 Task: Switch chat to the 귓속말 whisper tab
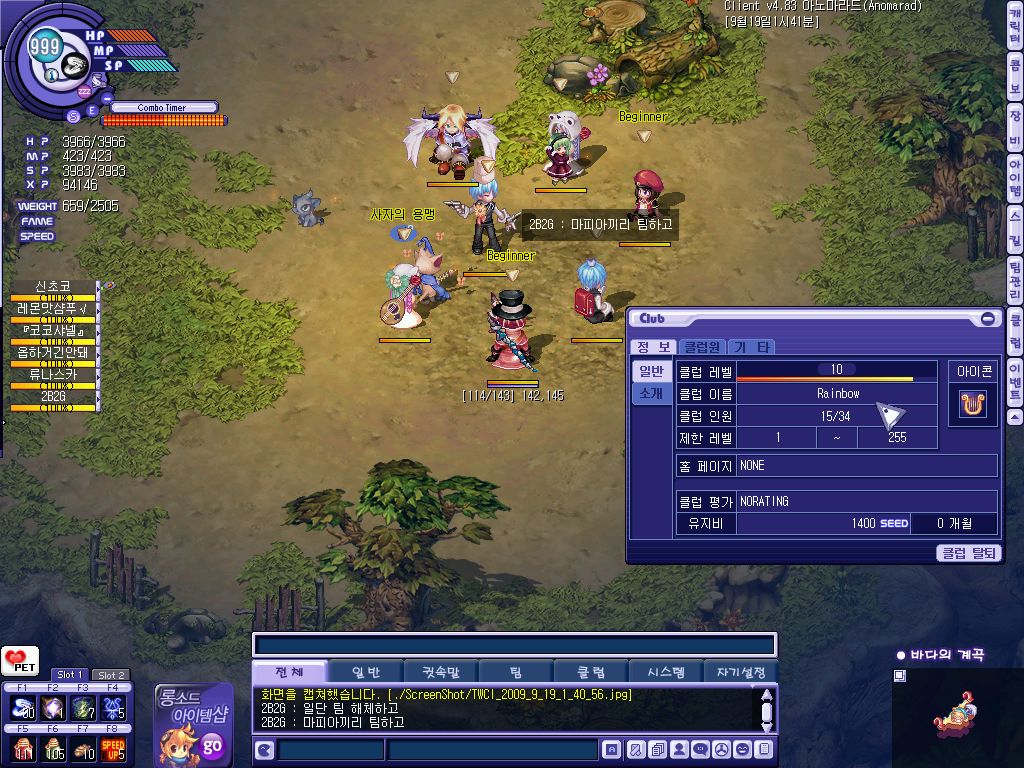coord(440,672)
